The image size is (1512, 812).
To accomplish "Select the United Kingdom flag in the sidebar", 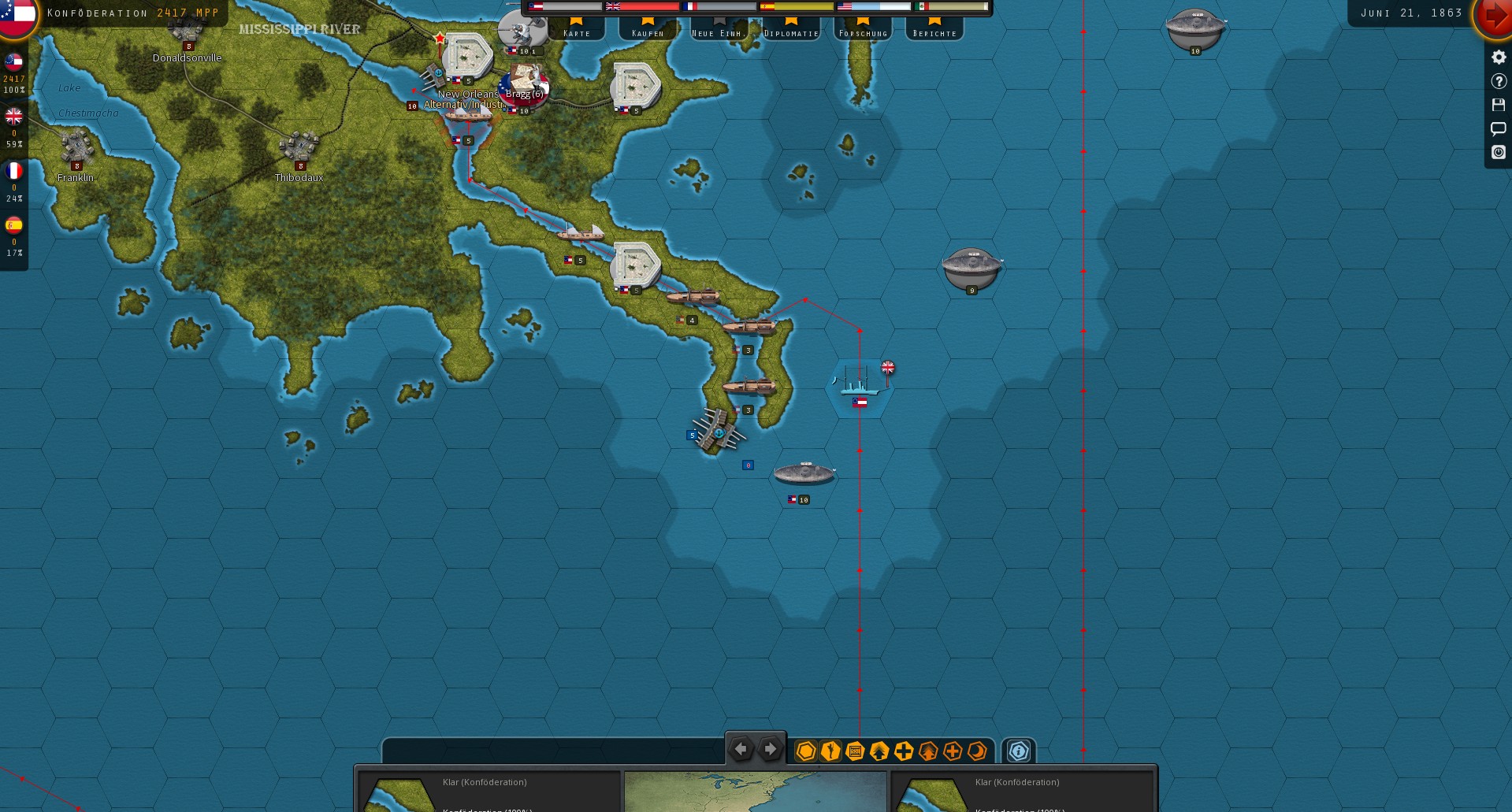I will tap(13, 117).
